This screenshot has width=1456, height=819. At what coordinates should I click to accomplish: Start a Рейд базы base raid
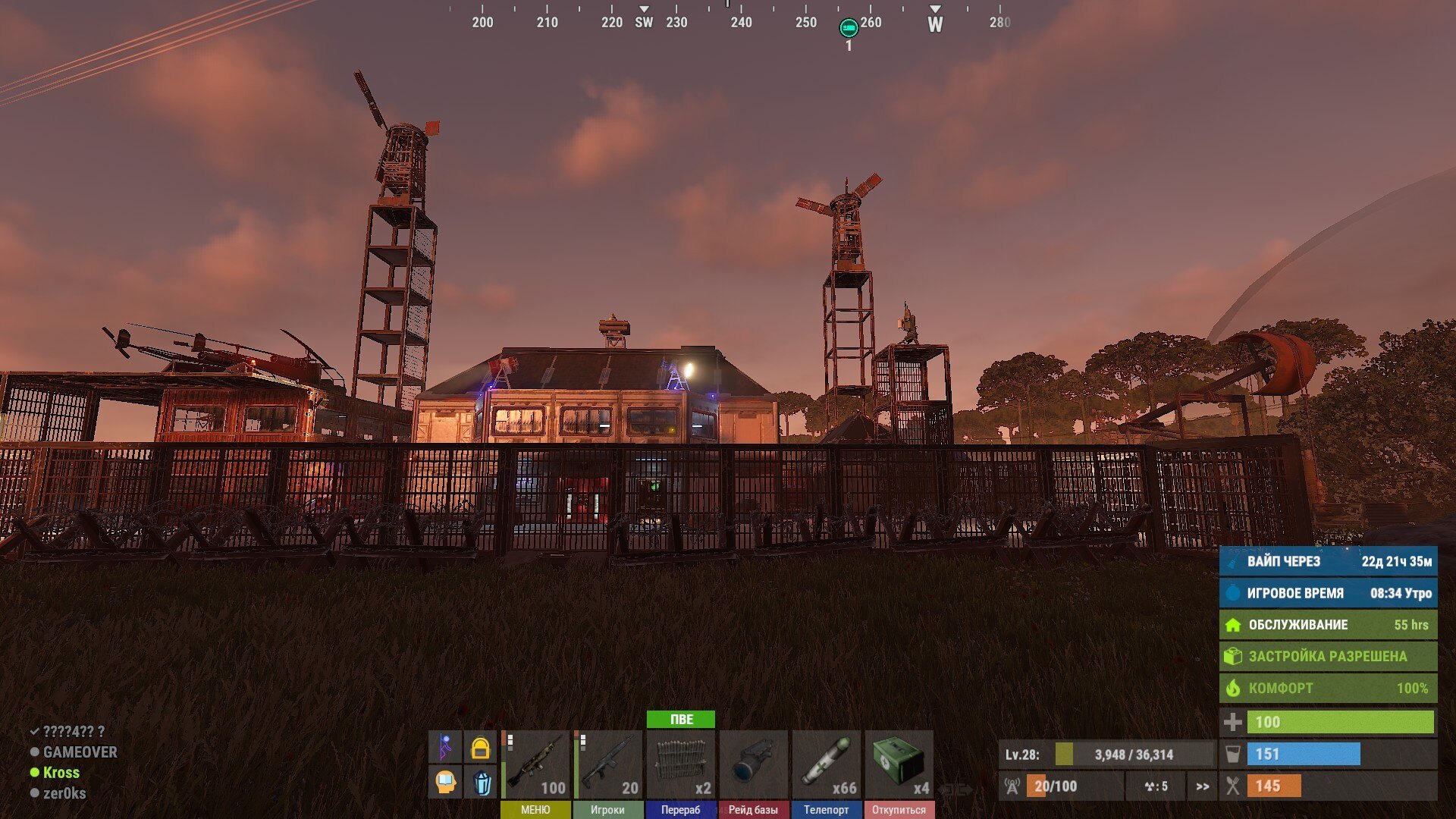753,810
